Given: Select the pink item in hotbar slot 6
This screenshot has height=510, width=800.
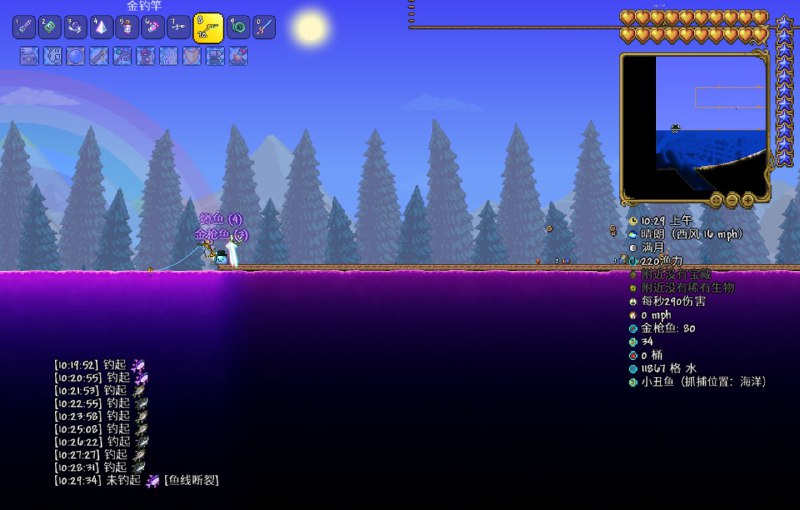Looking at the screenshot, I should pyautogui.click(x=153, y=27).
